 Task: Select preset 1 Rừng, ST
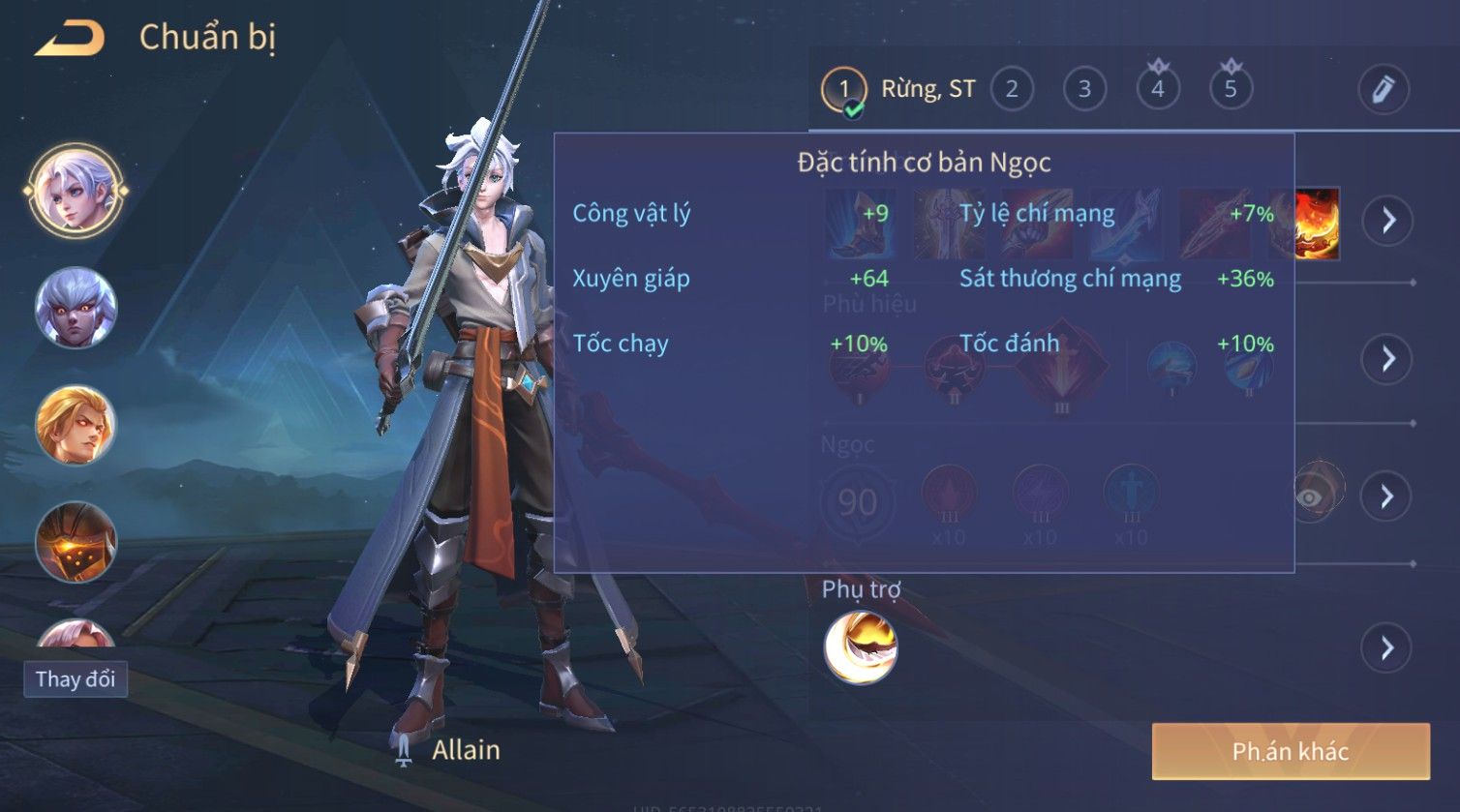pos(843,90)
